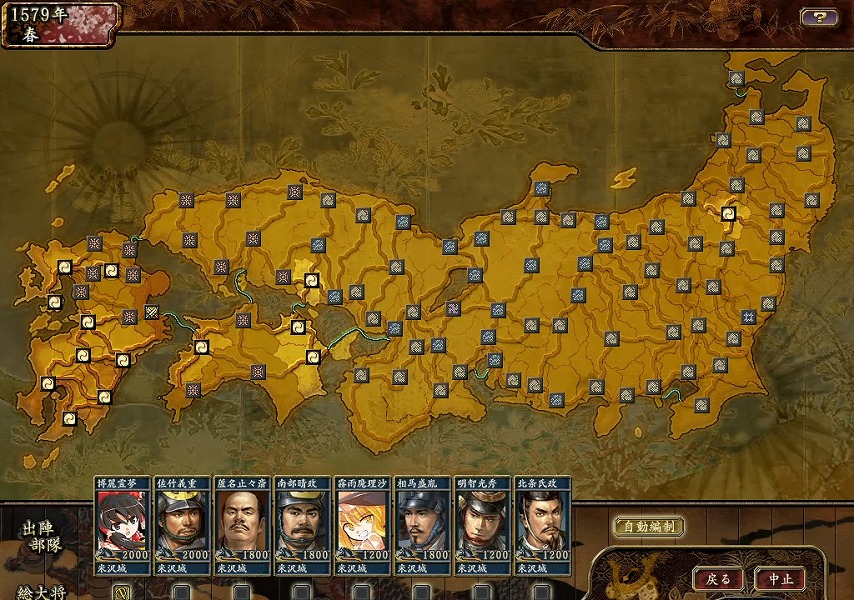The height and width of the screenshot is (600, 854).
Task: Toggle the 総大将 checkbox under 博麗霊夢
Action: pyautogui.click(x=122, y=592)
